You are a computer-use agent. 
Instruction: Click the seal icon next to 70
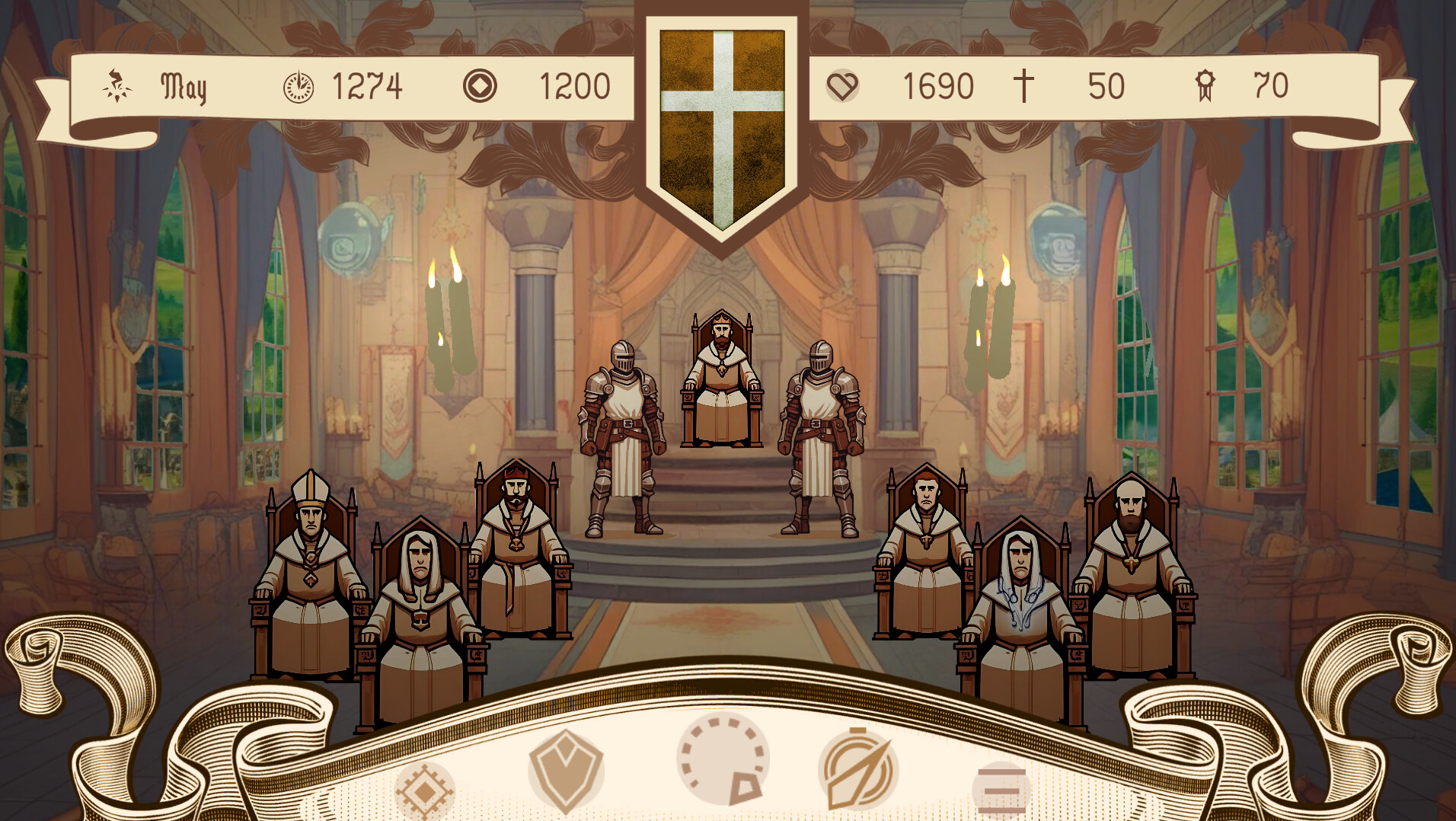(x=1205, y=86)
